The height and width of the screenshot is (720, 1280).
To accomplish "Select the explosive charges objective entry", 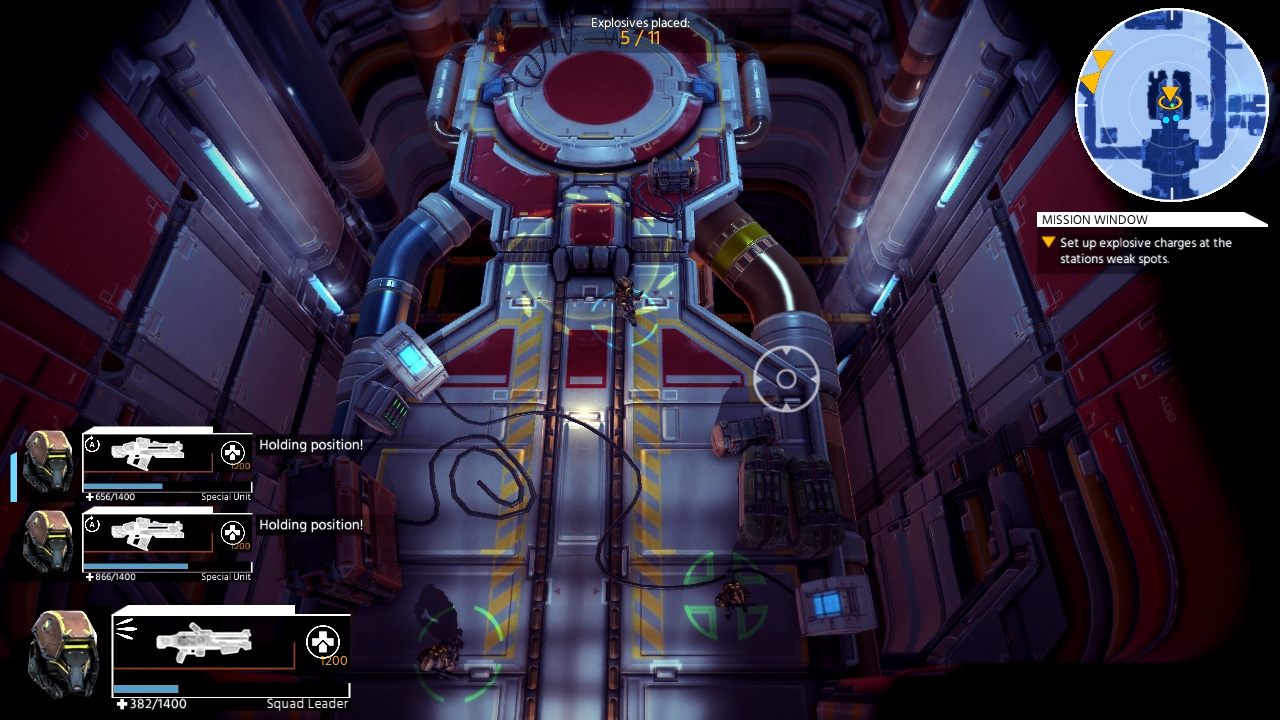I will [x=1145, y=250].
